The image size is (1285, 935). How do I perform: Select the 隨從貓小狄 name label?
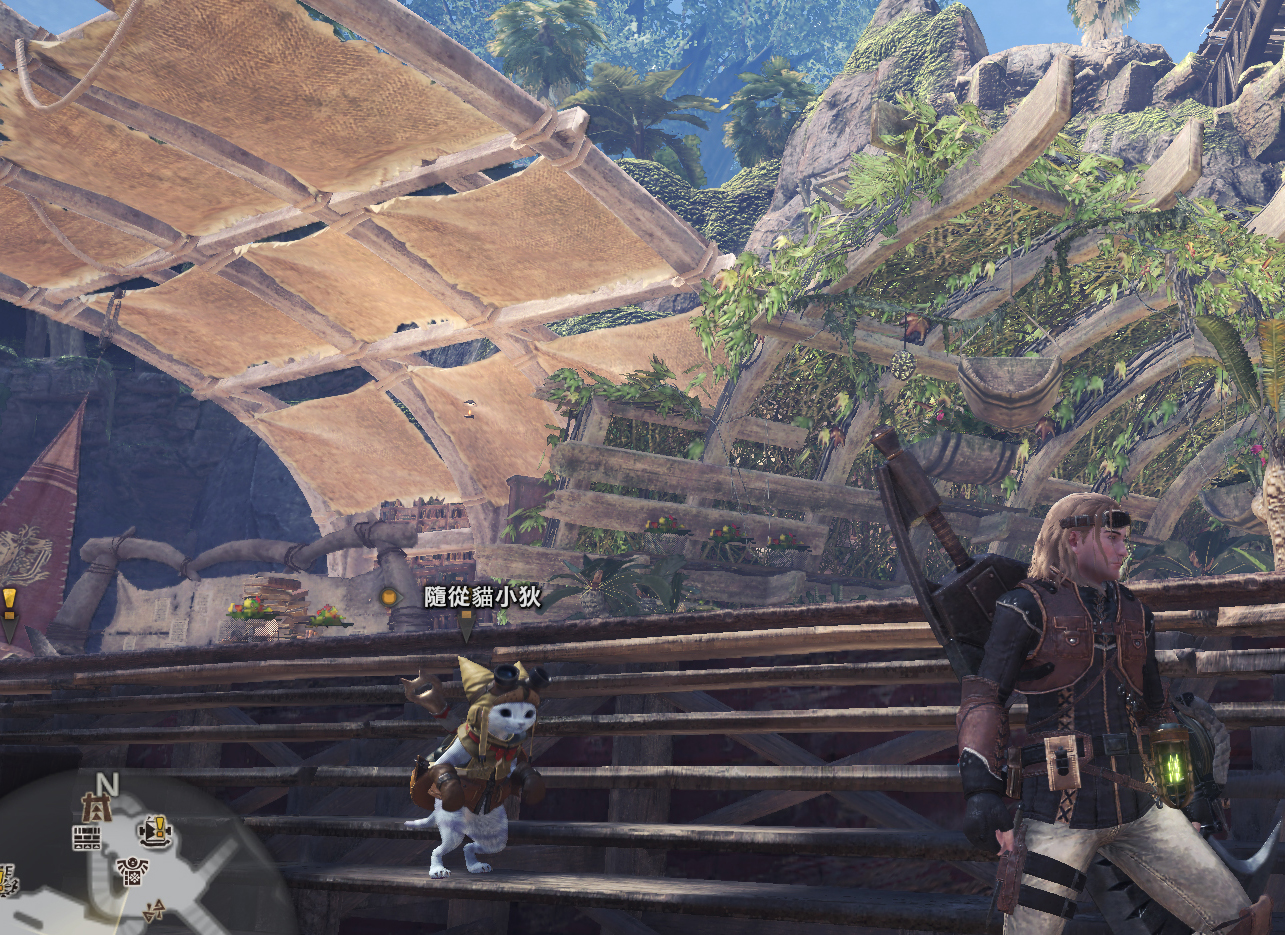point(482,597)
